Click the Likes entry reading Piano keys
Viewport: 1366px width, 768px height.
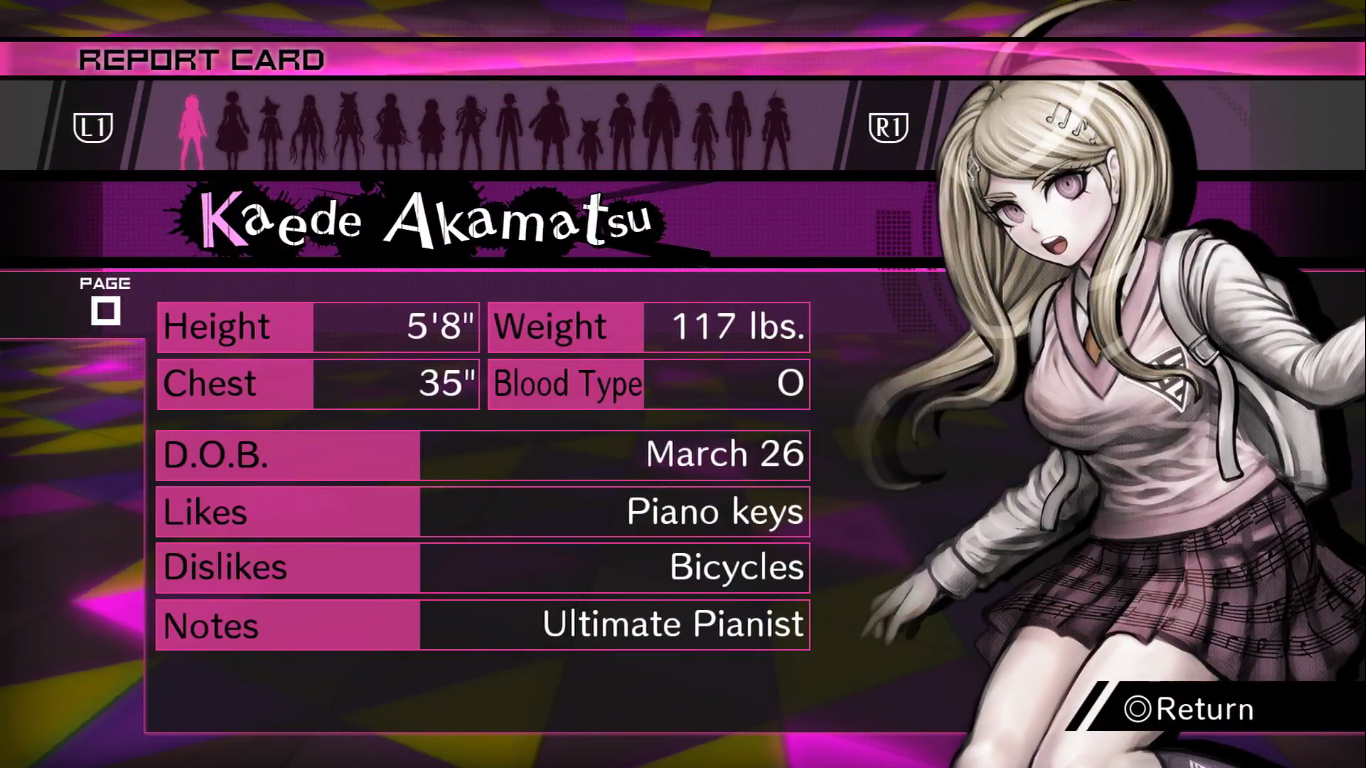click(483, 512)
